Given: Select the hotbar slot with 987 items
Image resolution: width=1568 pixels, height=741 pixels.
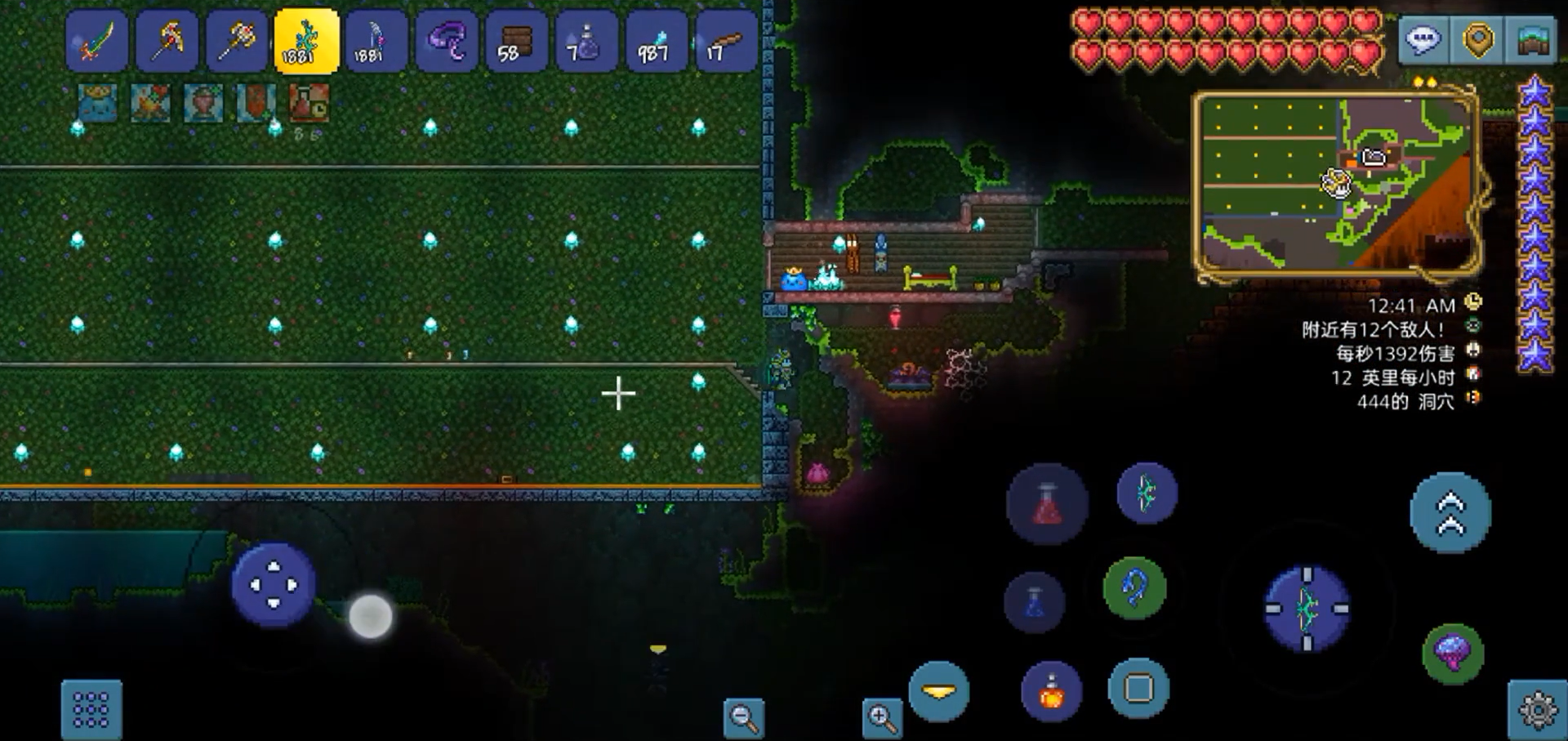Looking at the screenshot, I should tap(655, 42).
